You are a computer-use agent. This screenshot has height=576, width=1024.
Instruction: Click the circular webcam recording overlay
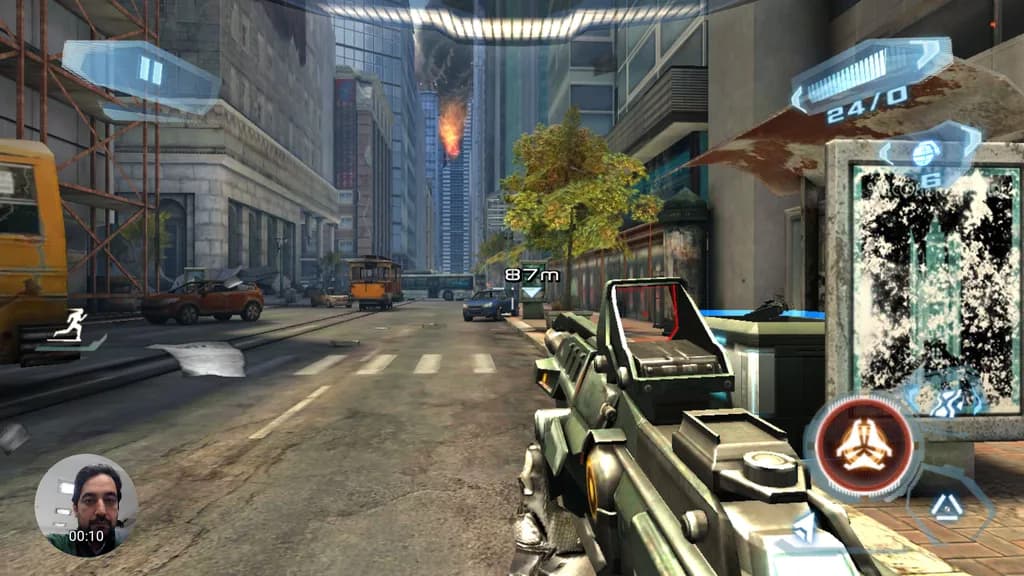click(86, 505)
